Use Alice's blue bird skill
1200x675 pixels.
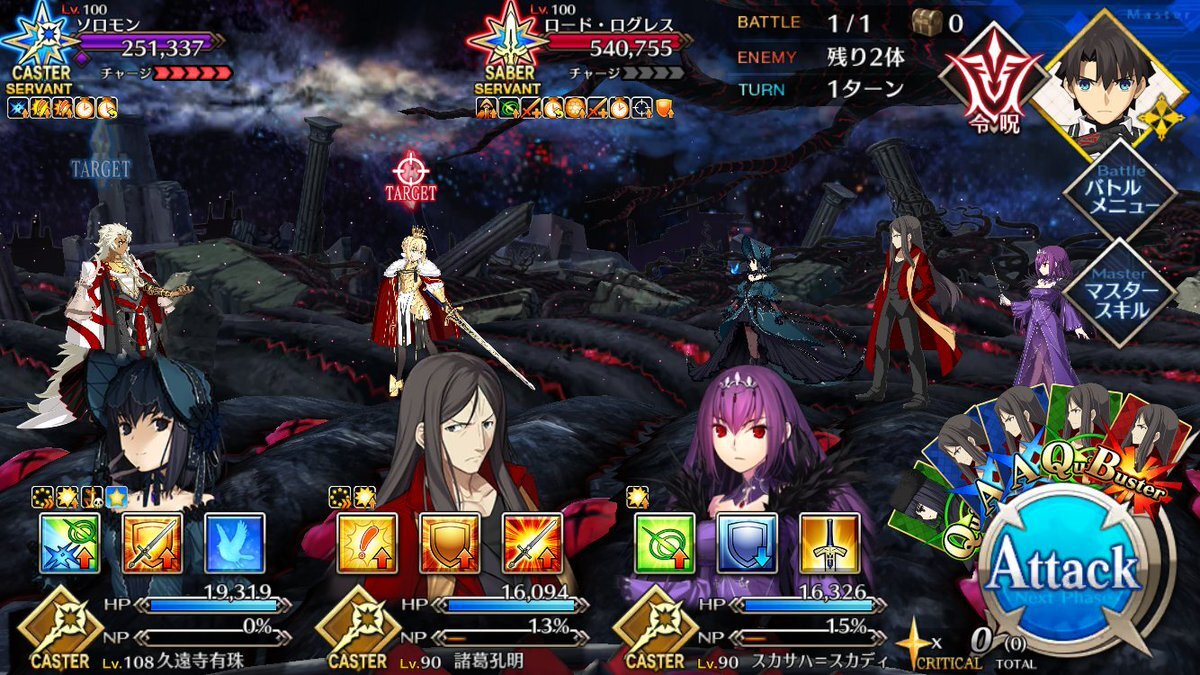click(234, 543)
